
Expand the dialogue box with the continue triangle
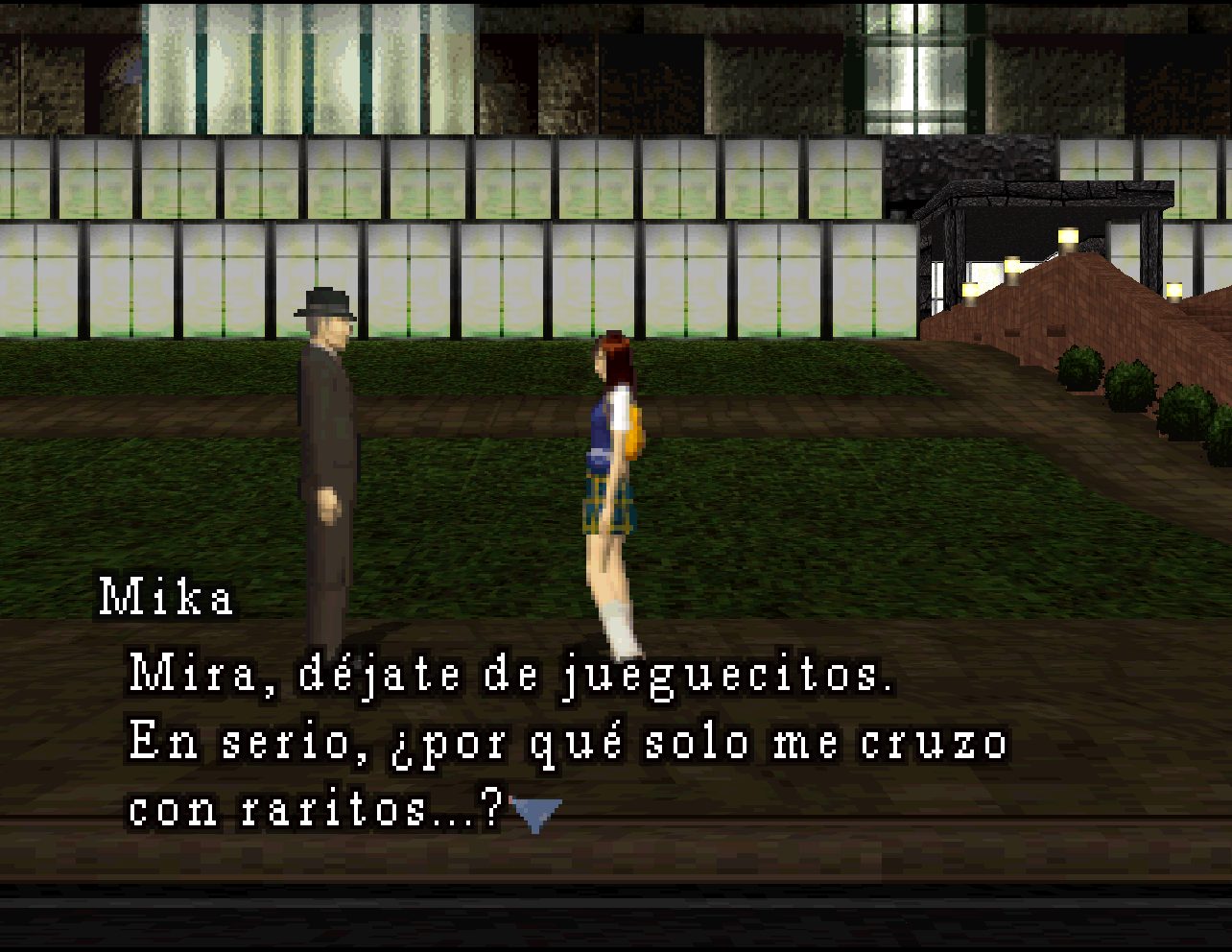coord(537,814)
